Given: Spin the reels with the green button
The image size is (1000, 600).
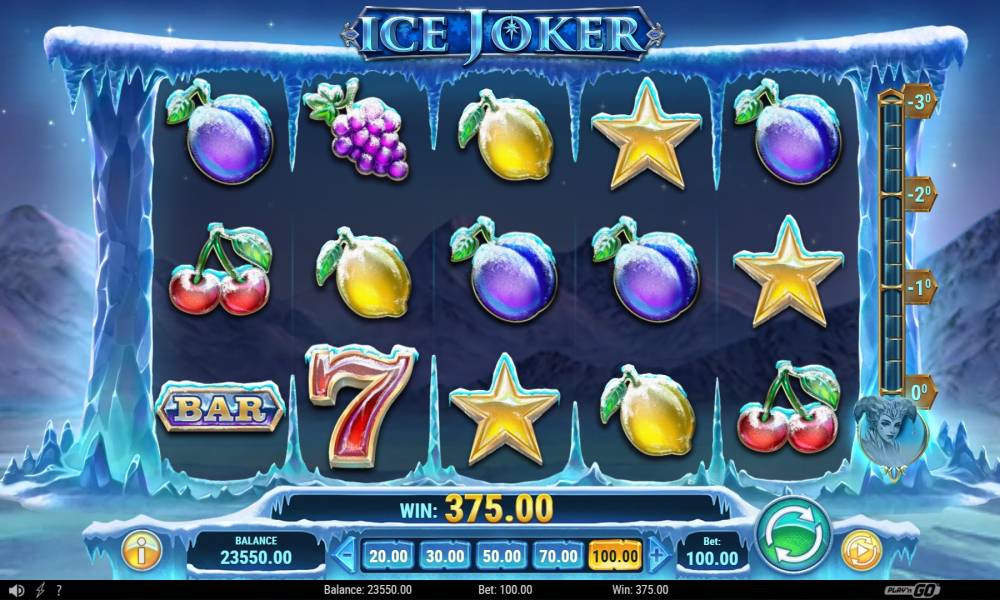Looking at the screenshot, I should click(793, 534).
